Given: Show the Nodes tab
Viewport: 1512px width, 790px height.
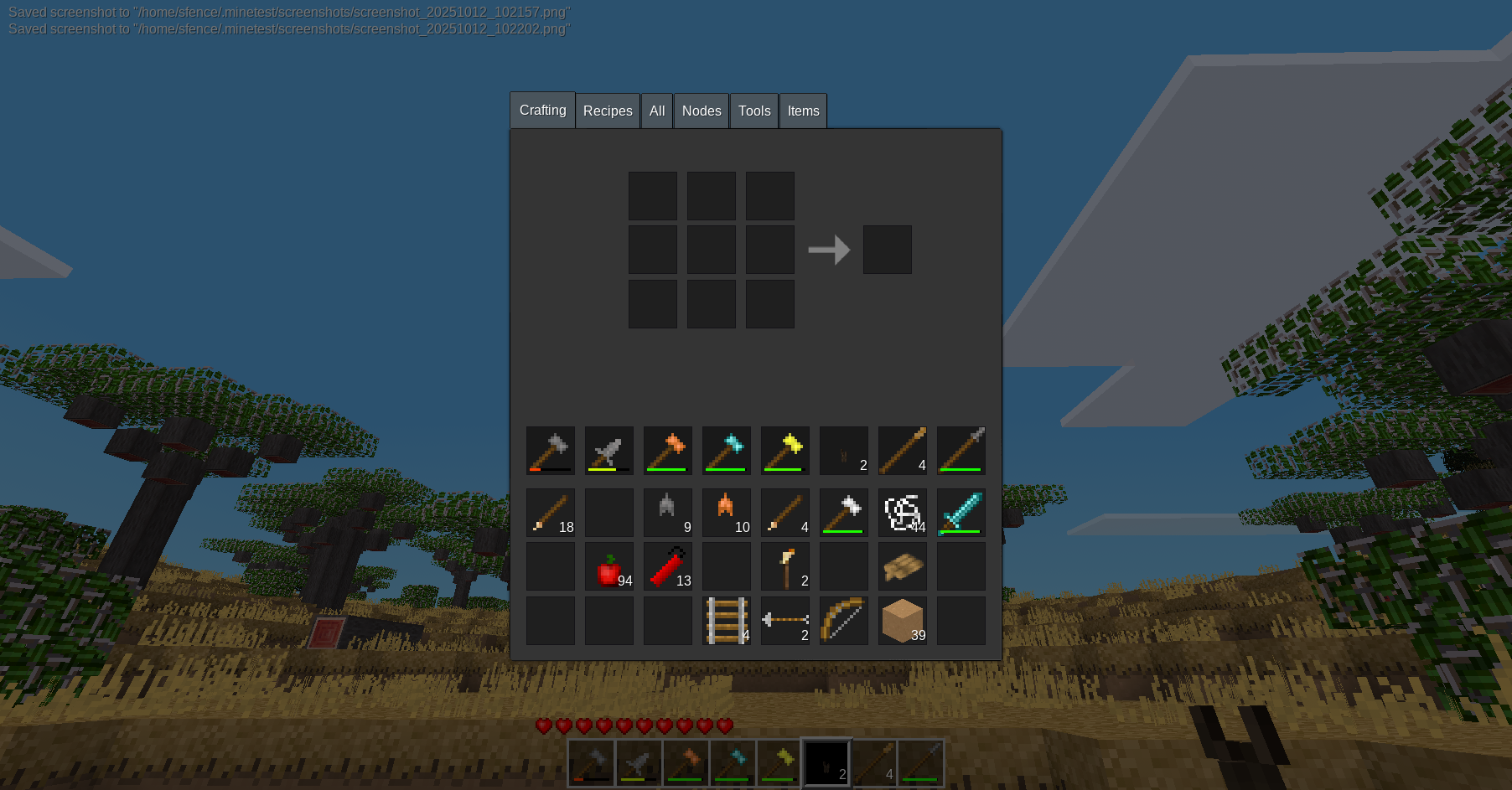Looking at the screenshot, I should click(702, 111).
